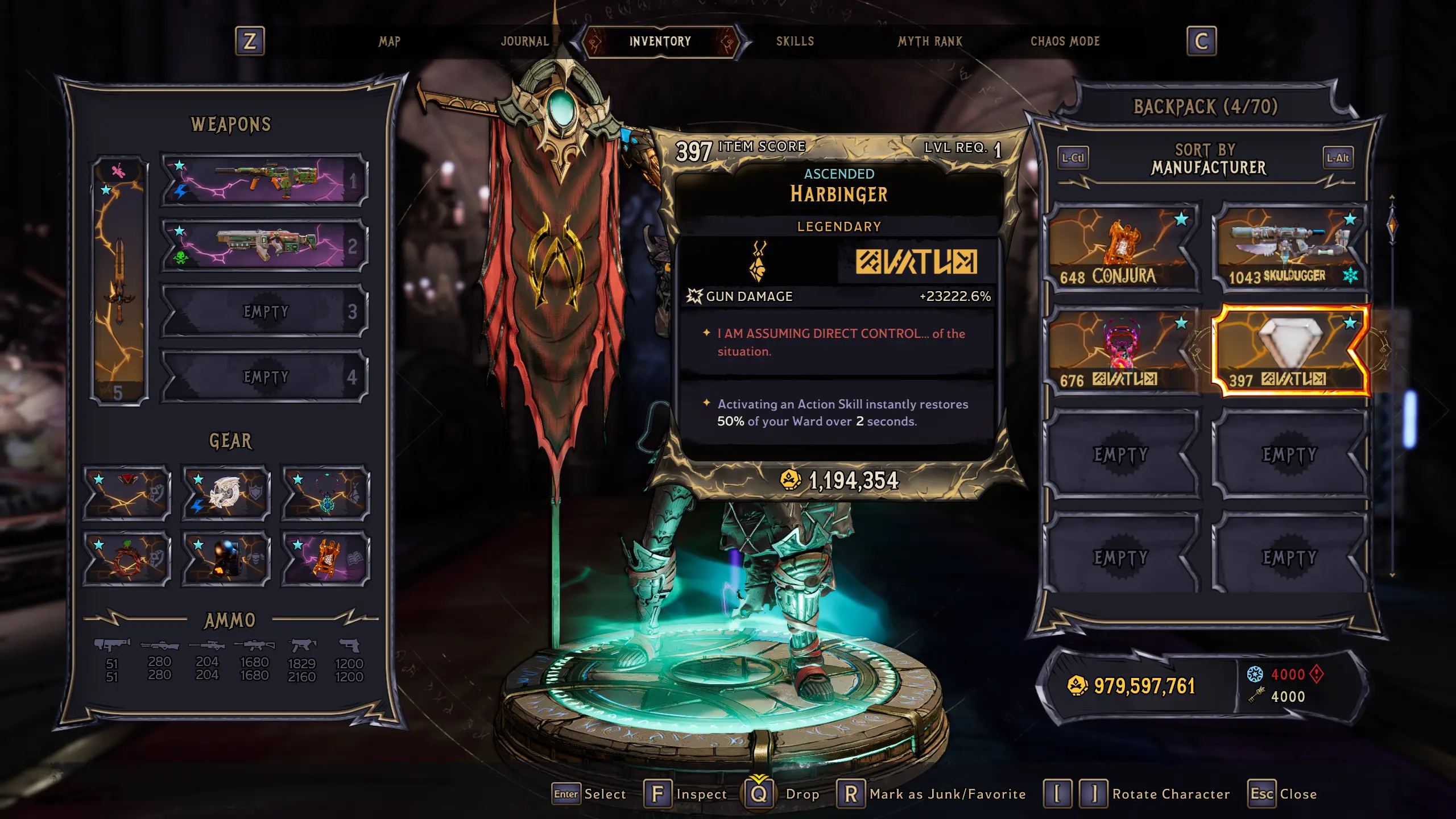The width and height of the screenshot is (1456, 819).
Task: Switch to the Map tab
Action: coord(390,42)
